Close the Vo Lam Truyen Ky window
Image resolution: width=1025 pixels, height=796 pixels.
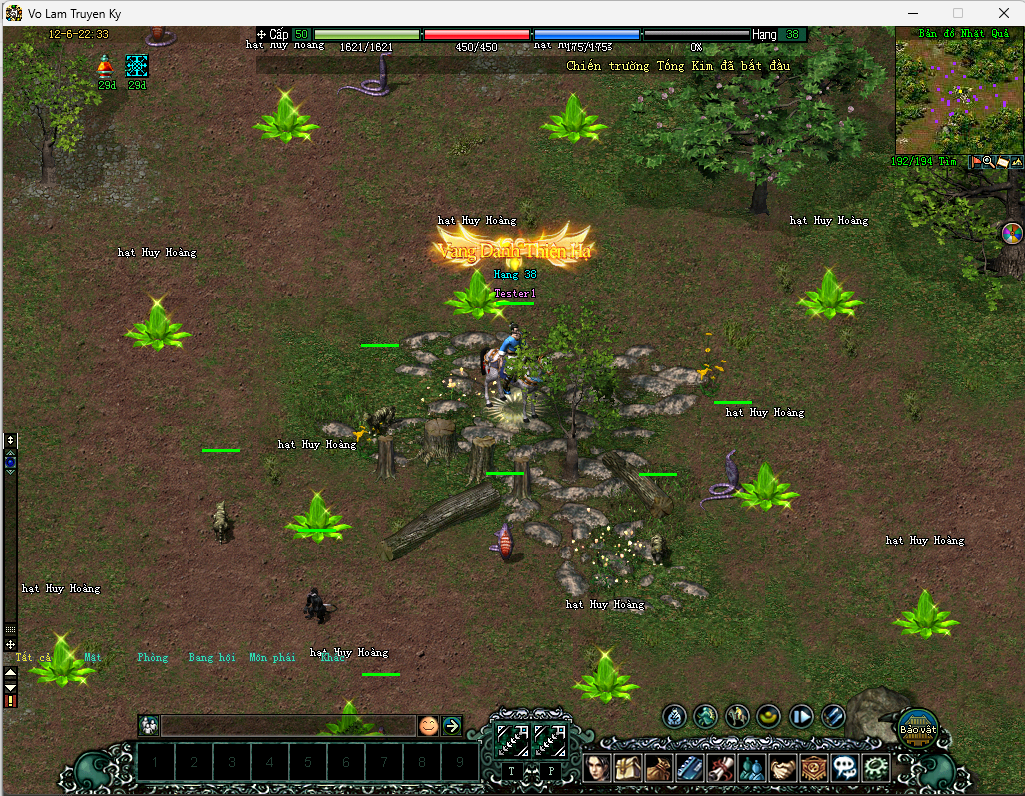(x=1002, y=13)
